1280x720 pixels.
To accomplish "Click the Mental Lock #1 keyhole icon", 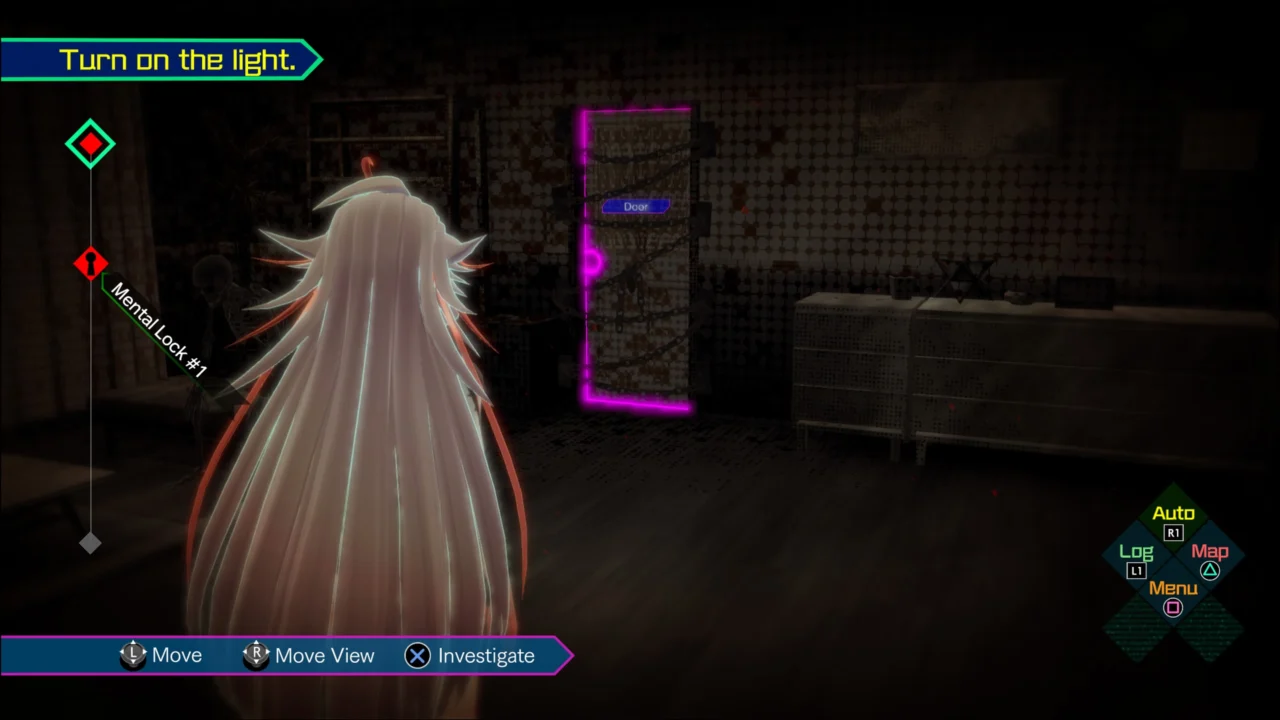I will click(90, 263).
